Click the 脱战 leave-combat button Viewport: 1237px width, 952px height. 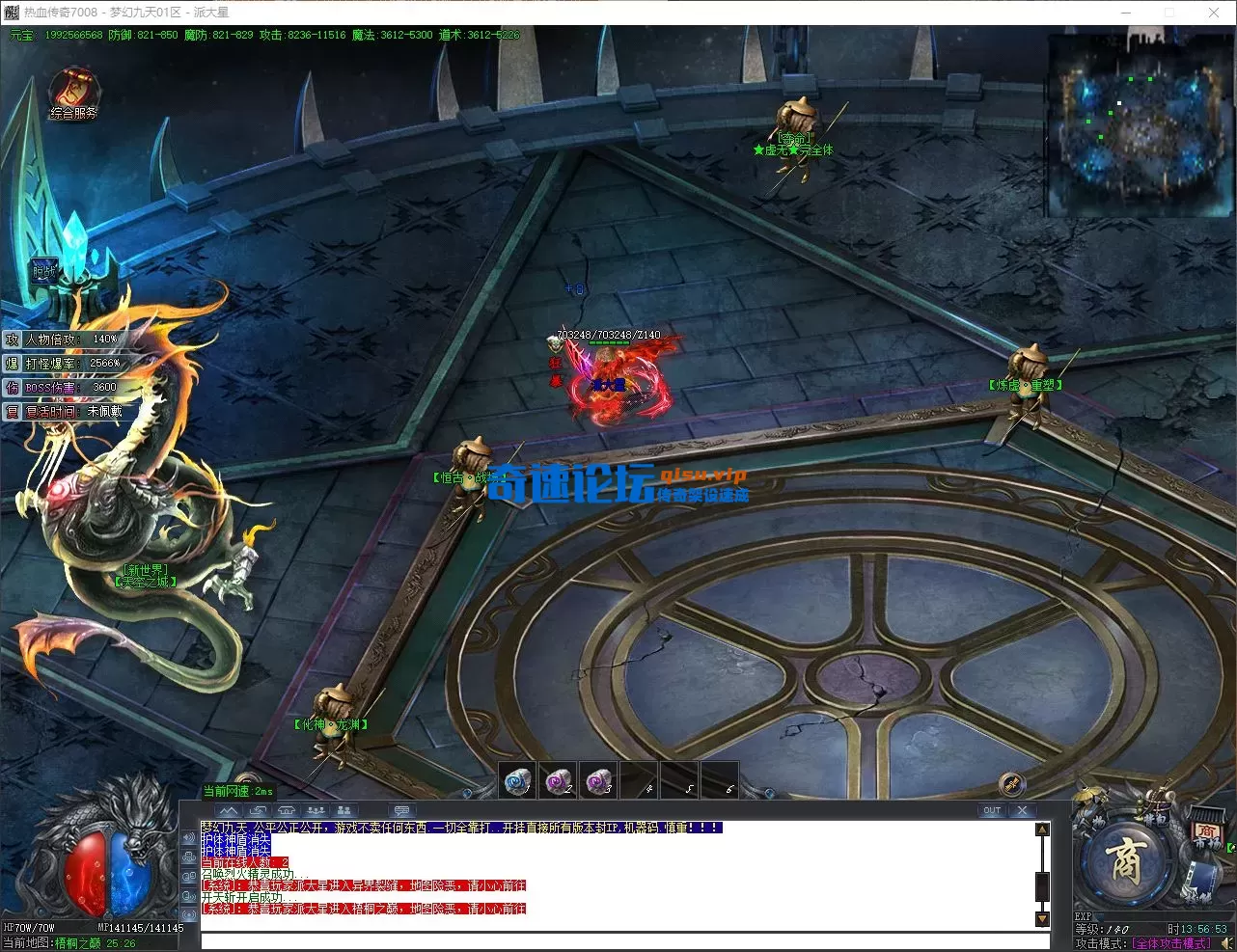coord(44,272)
